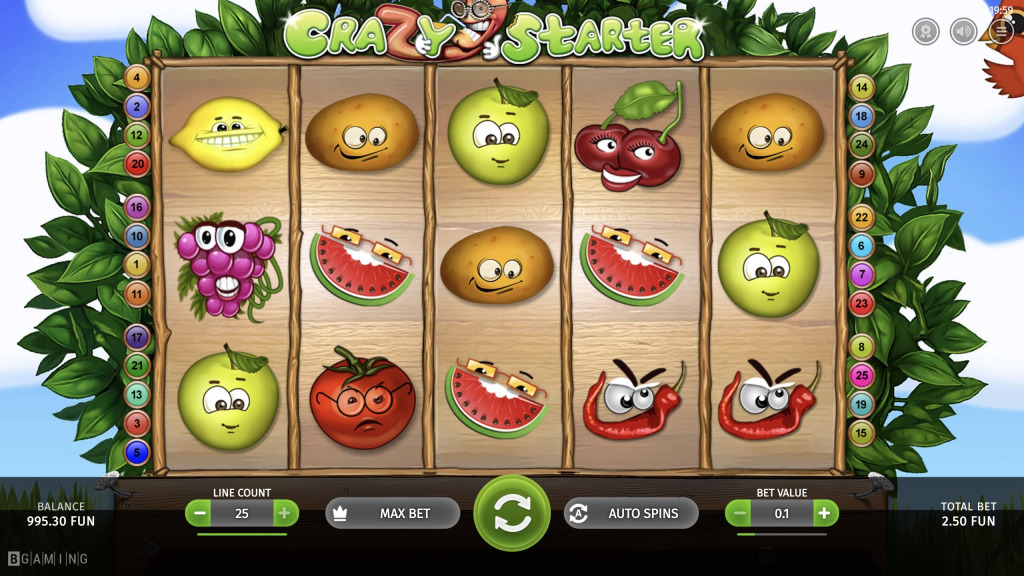This screenshot has width=1024, height=576.
Task: Open the hamburger menu
Action: coord(1001,31)
